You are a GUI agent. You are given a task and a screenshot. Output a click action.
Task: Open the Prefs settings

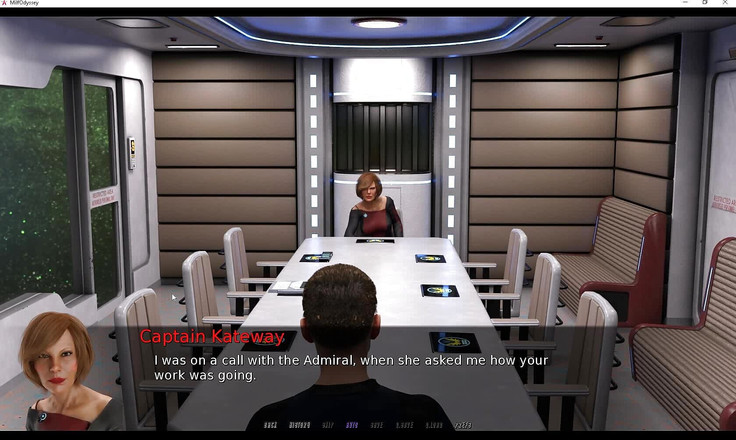point(462,425)
